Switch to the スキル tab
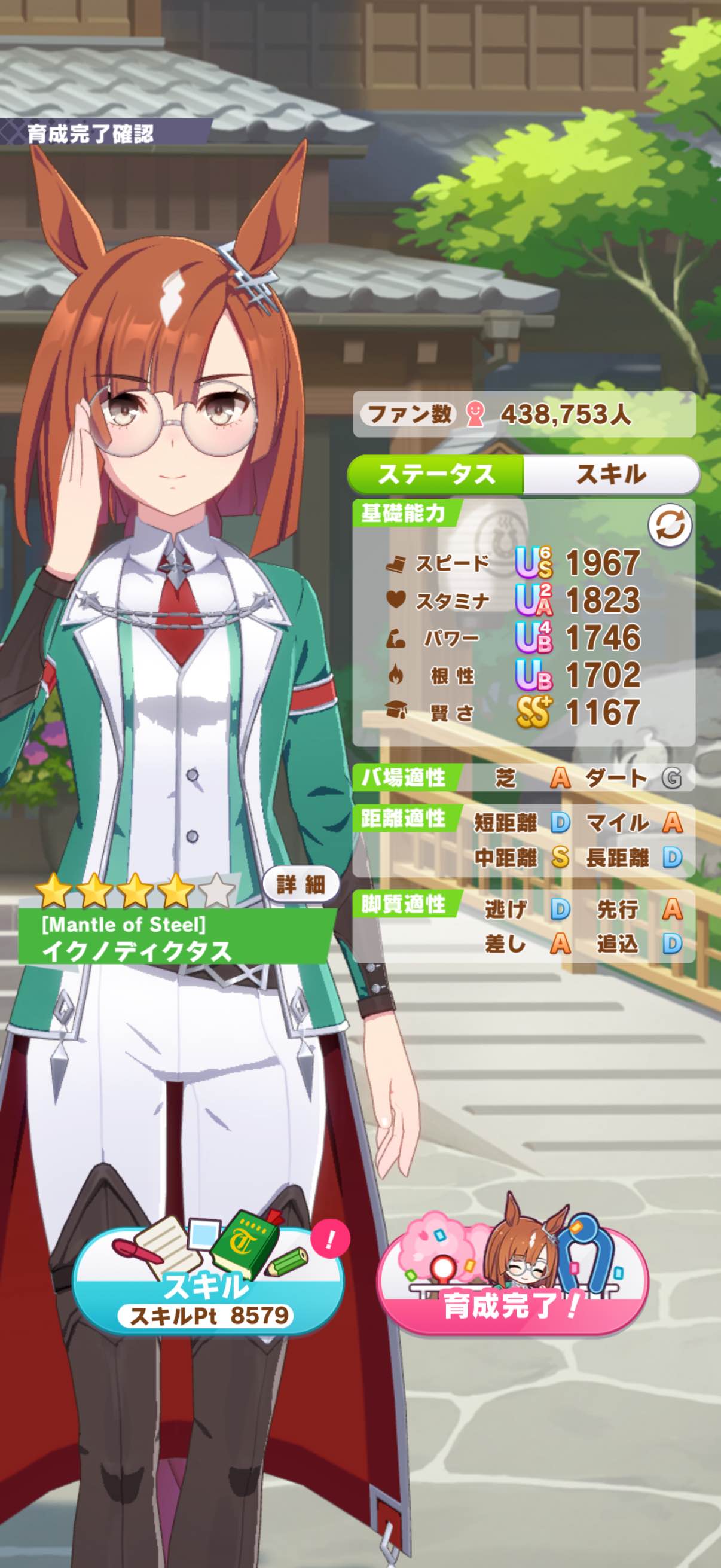 (x=611, y=474)
